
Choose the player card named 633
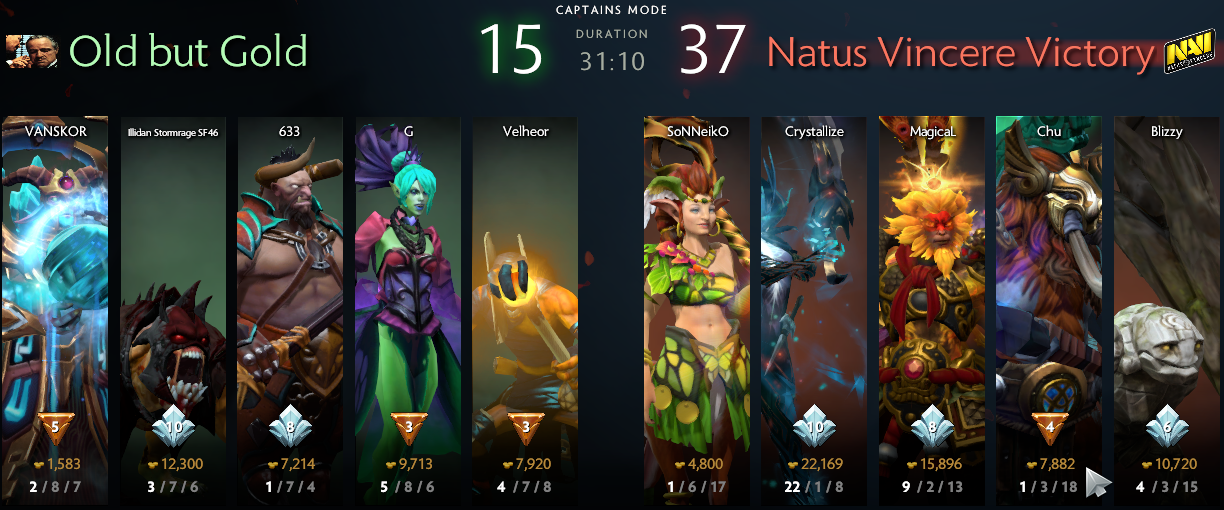pyautogui.click(x=290, y=300)
